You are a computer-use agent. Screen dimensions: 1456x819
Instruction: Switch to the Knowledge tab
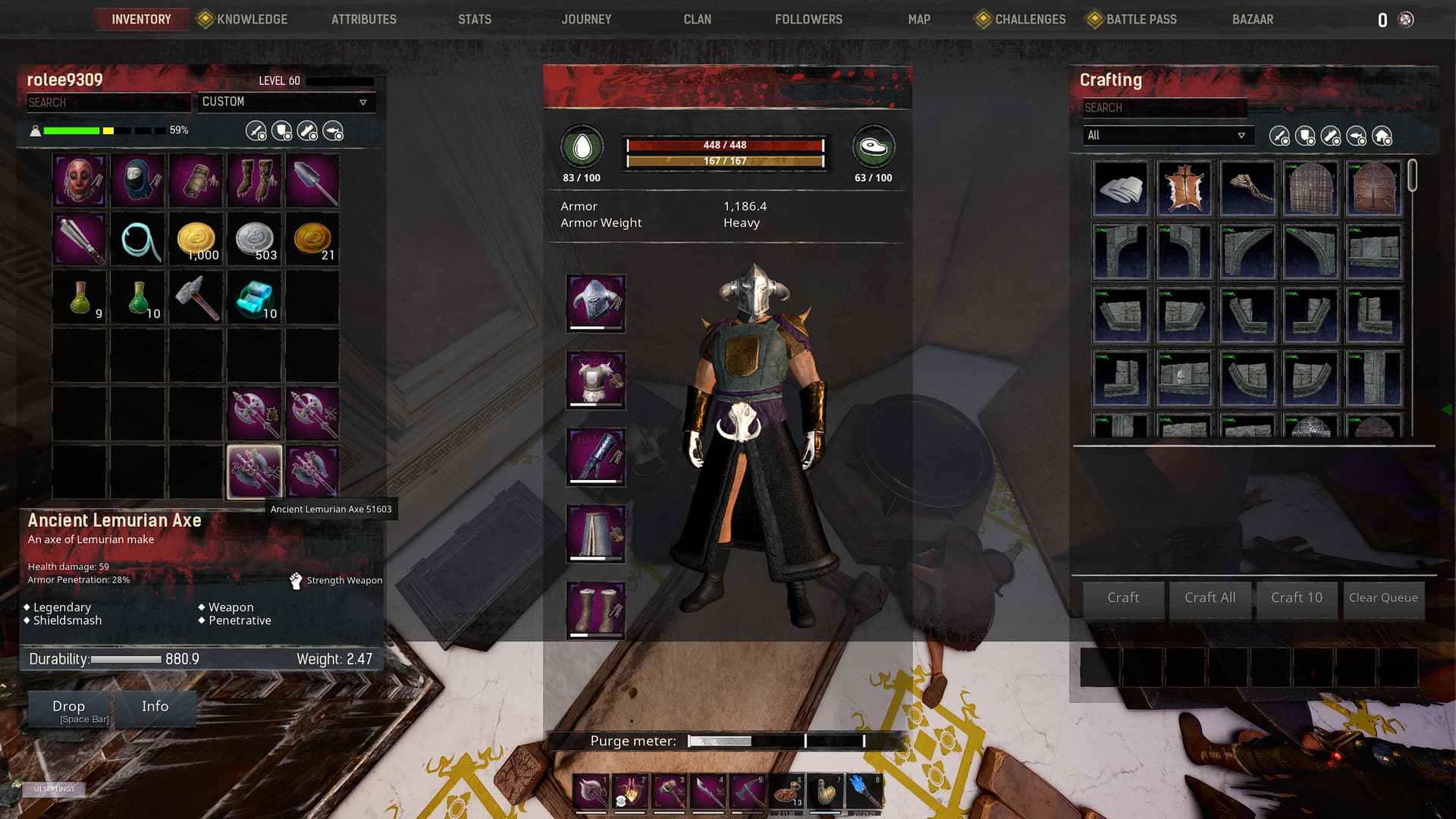251,19
